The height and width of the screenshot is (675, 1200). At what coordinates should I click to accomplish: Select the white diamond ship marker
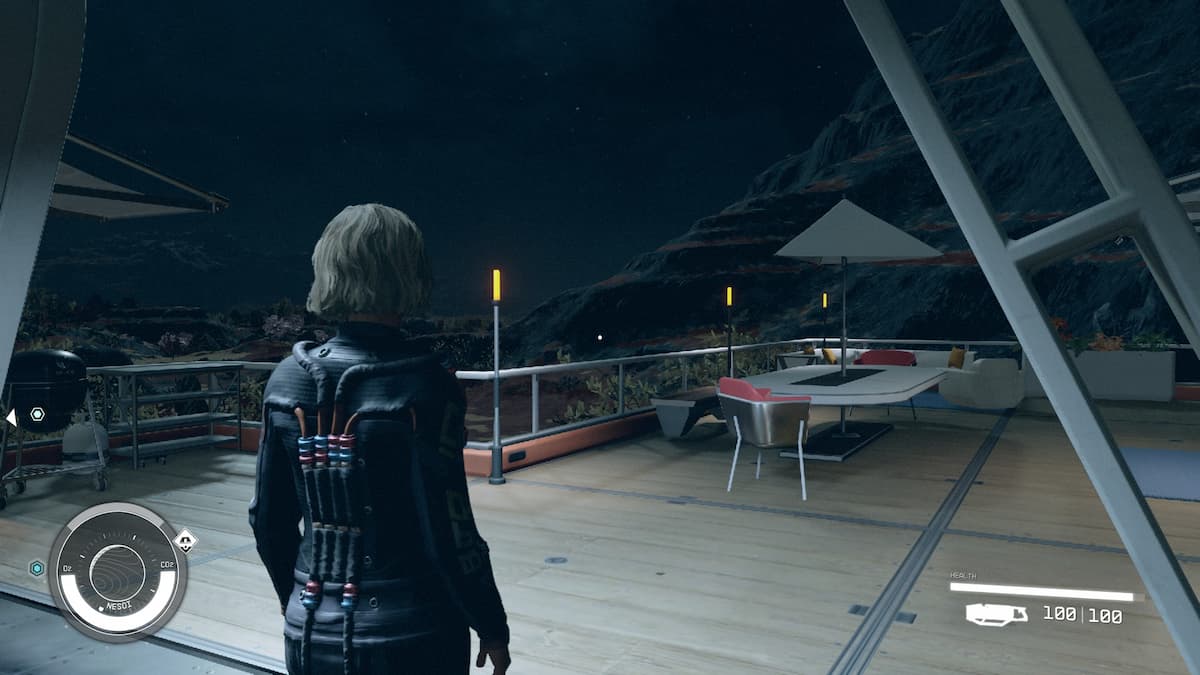(x=185, y=541)
